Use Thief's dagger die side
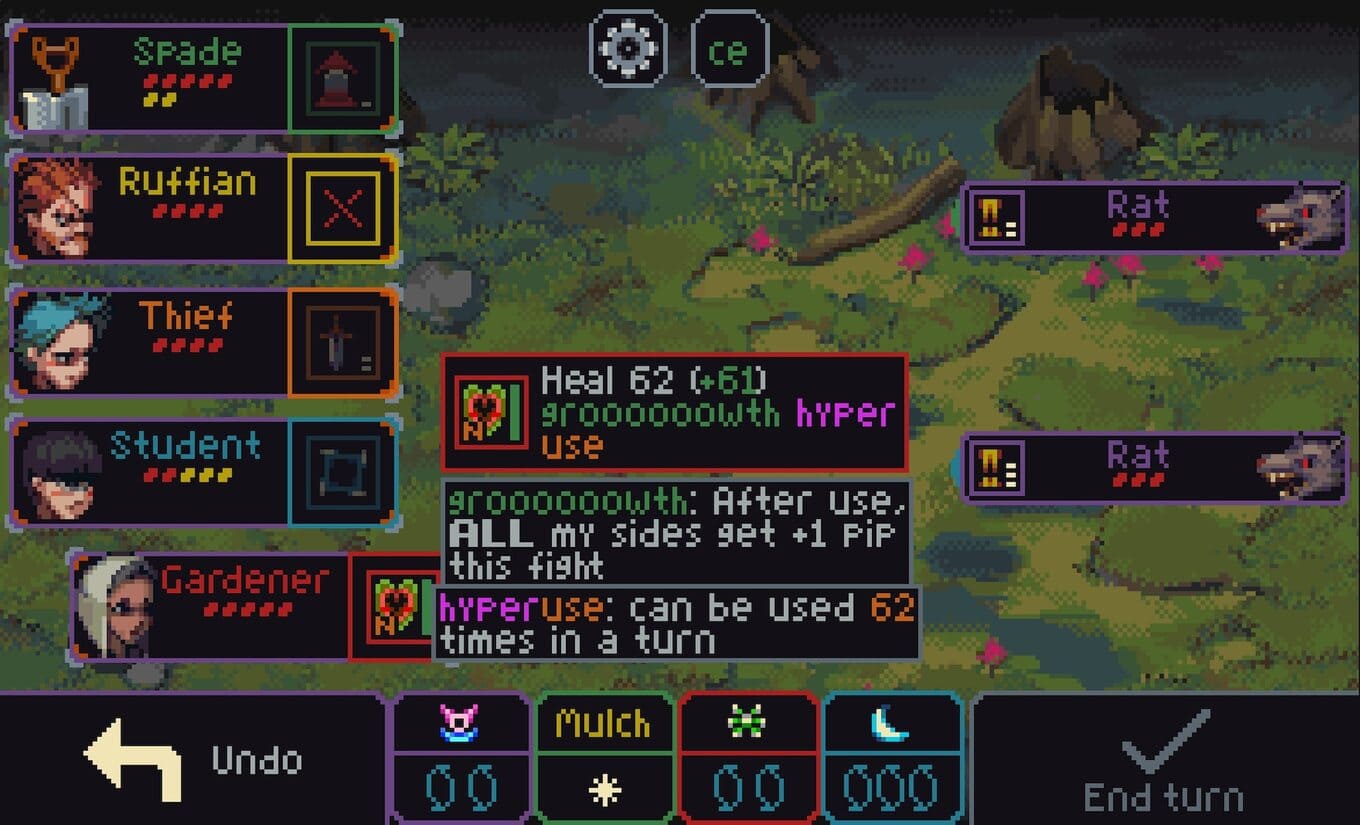Image resolution: width=1360 pixels, height=825 pixels. (343, 342)
